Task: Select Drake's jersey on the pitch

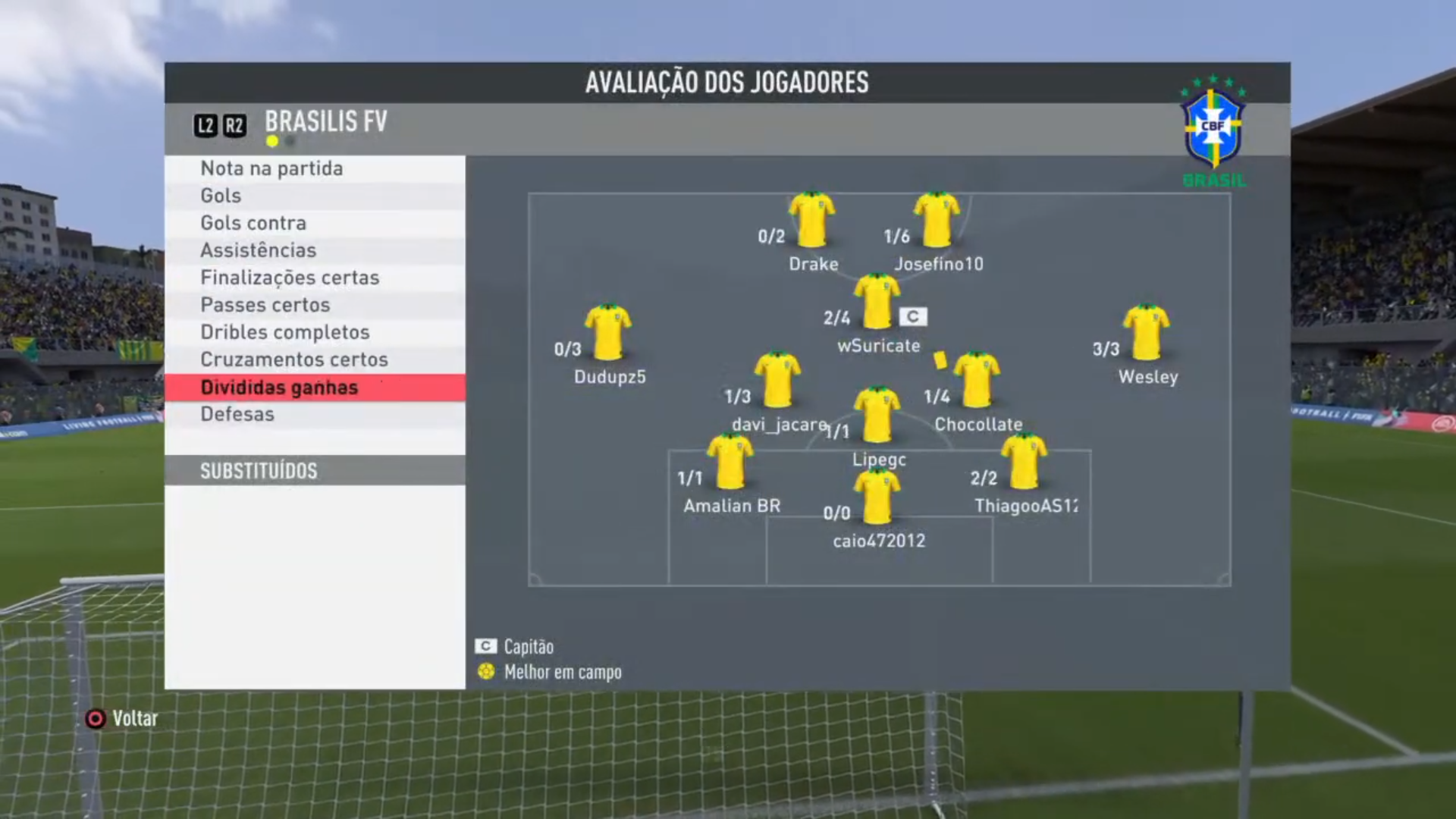Action: [x=811, y=220]
